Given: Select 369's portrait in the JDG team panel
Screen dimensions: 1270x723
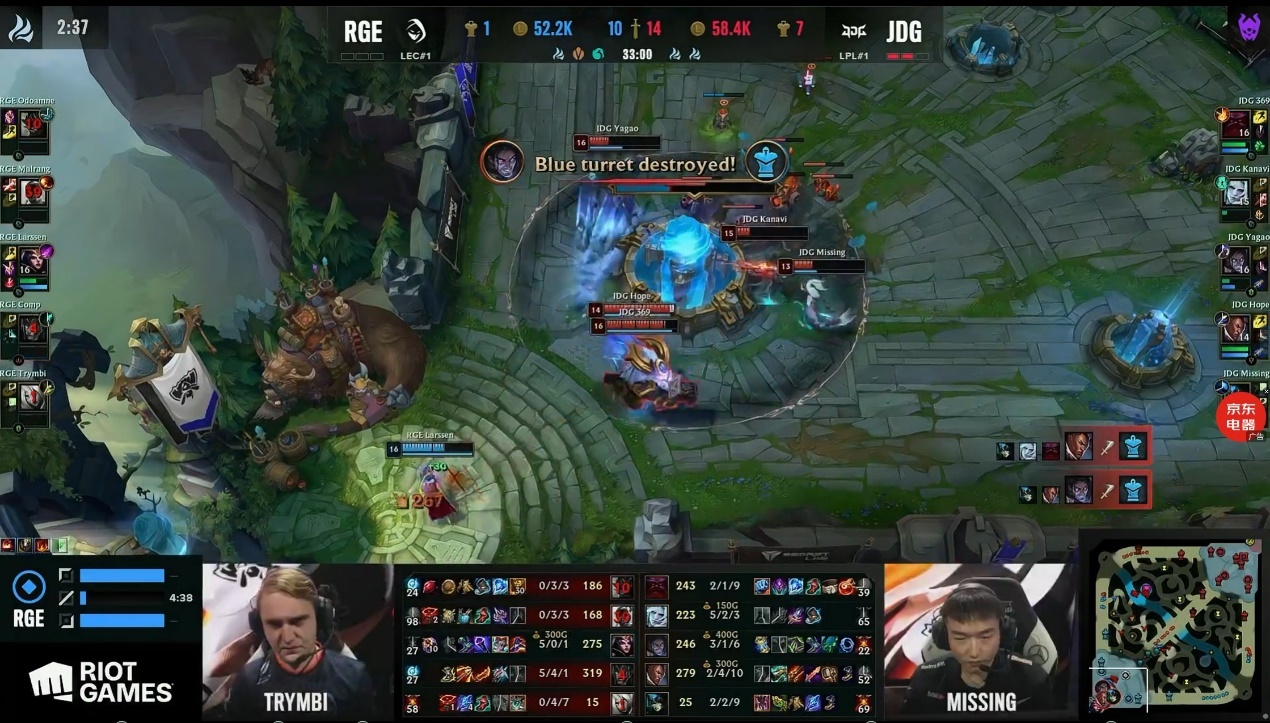Looking at the screenshot, I should pos(1236,125).
